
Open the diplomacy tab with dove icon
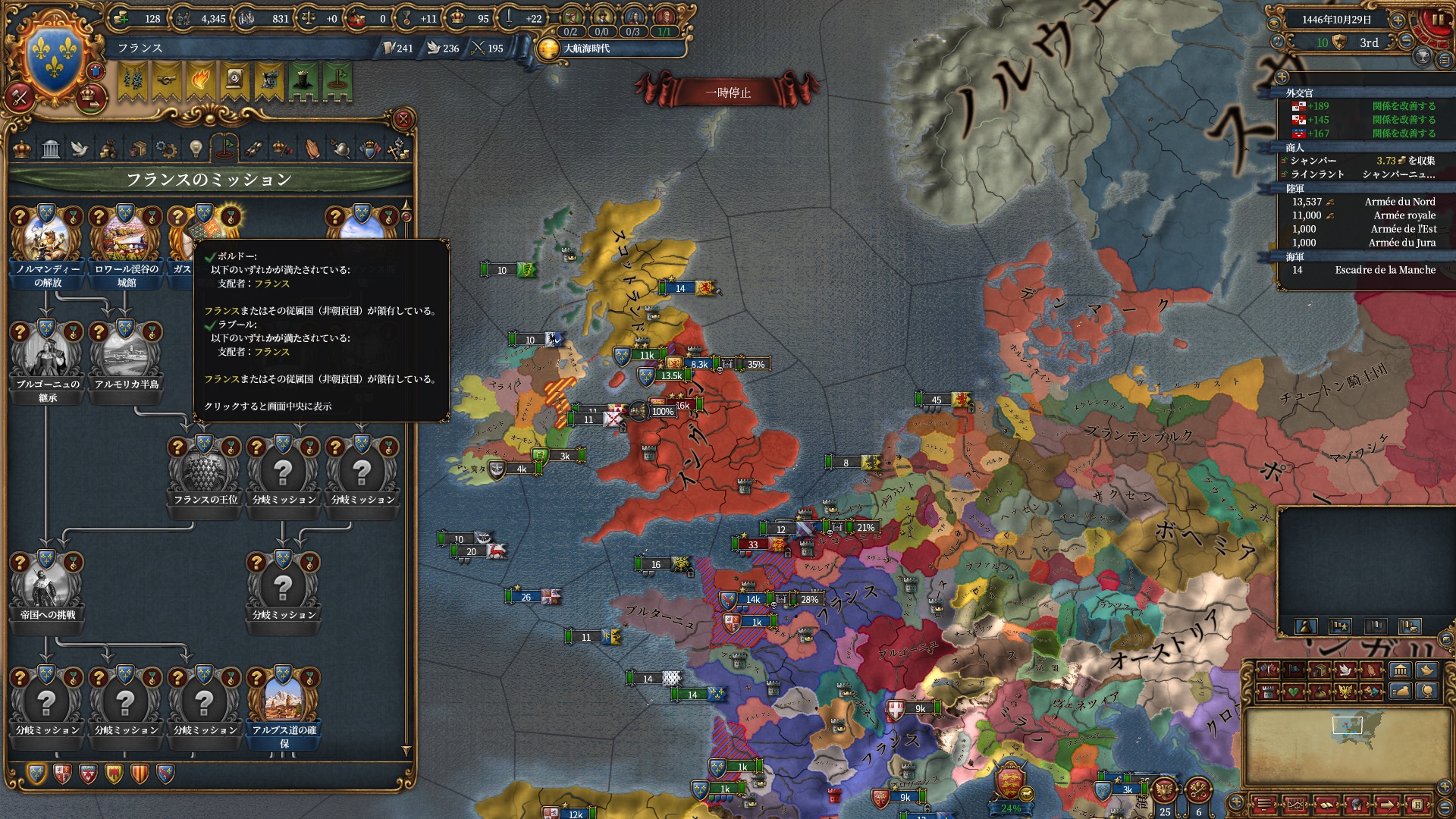[x=80, y=149]
